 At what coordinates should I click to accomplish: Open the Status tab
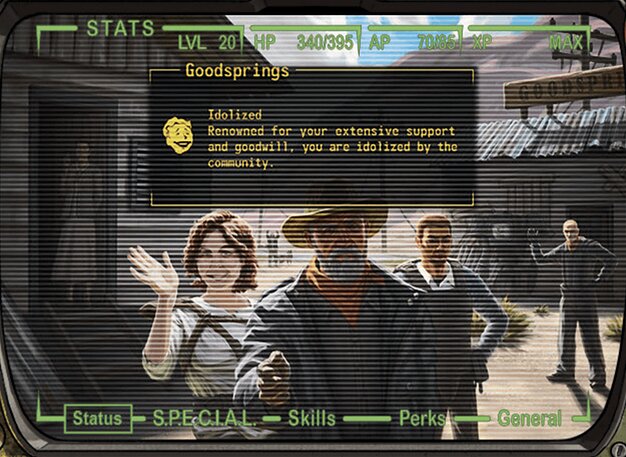(x=99, y=419)
